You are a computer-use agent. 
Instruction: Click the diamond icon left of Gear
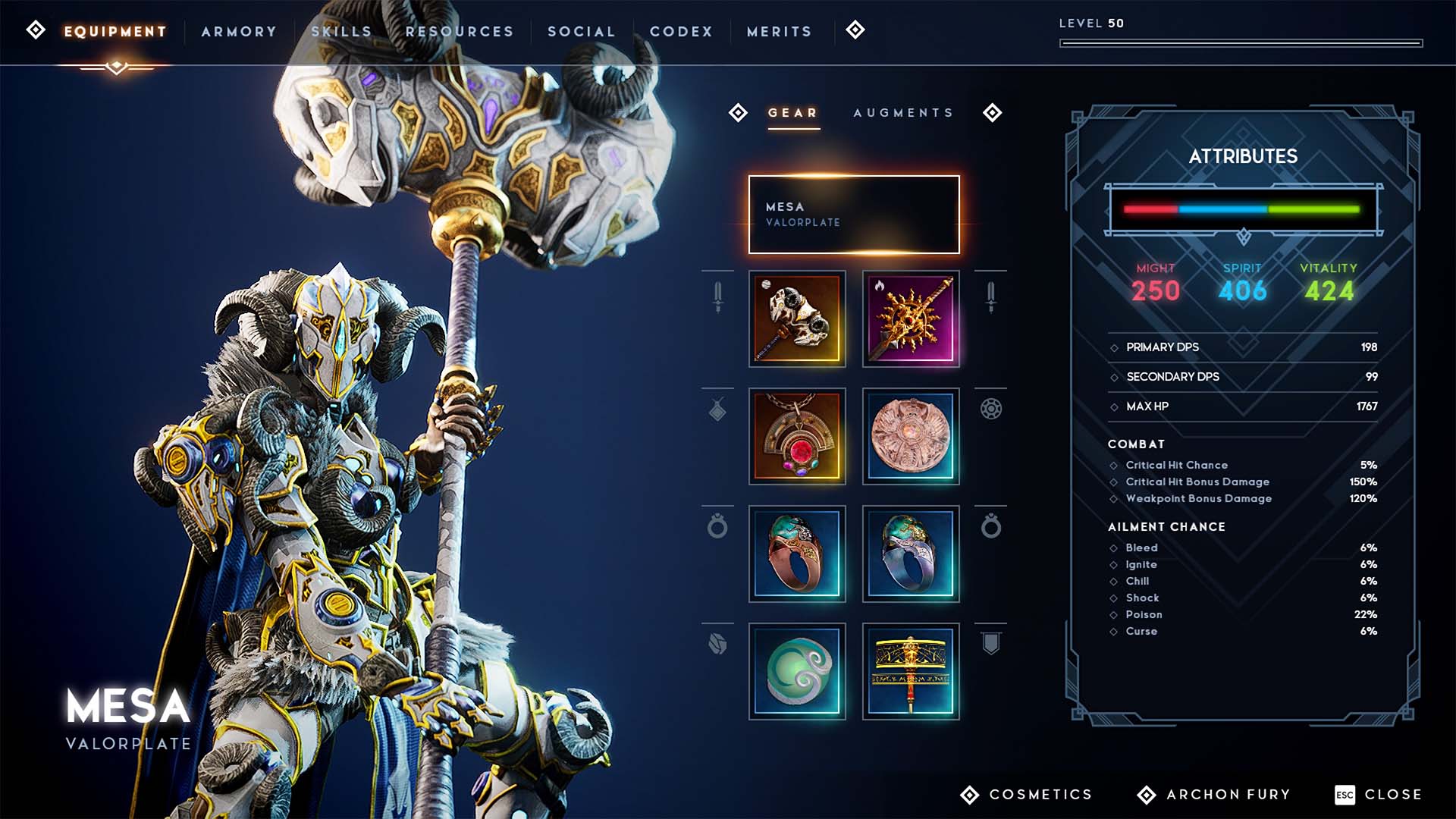click(737, 113)
